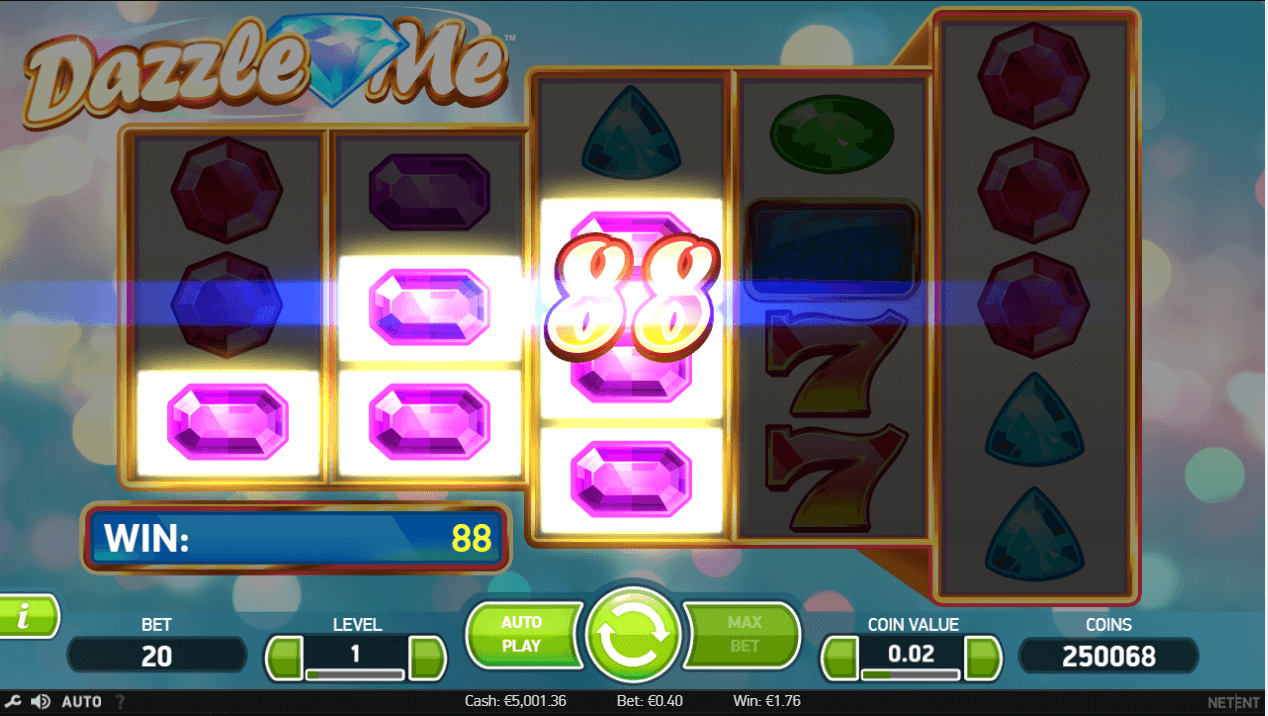The height and width of the screenshot is (716, 1268).
Task: Click the coin value slider bar
Action: point(911,675)
